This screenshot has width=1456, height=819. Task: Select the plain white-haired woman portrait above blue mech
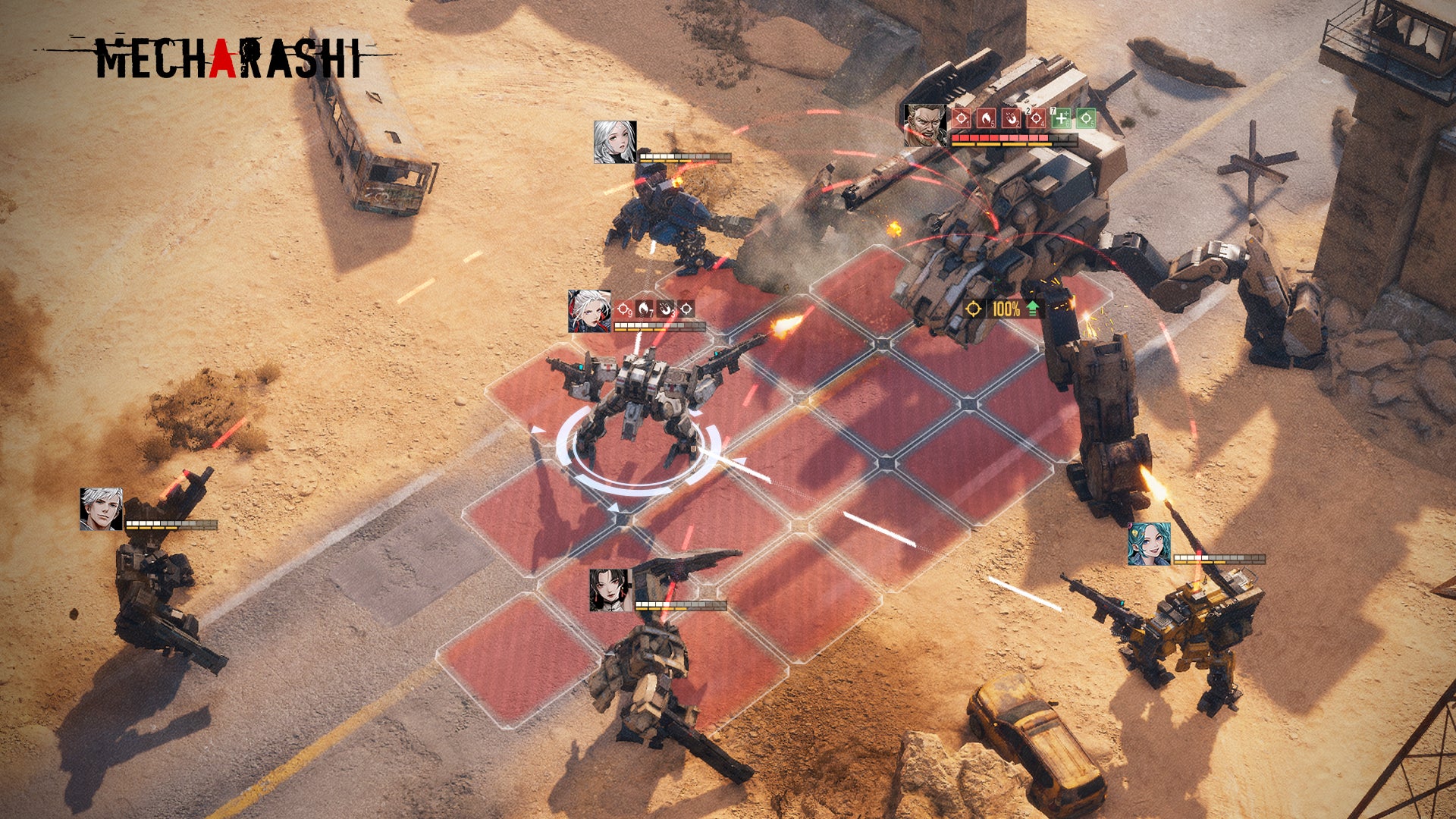click(x=614, y=142)
